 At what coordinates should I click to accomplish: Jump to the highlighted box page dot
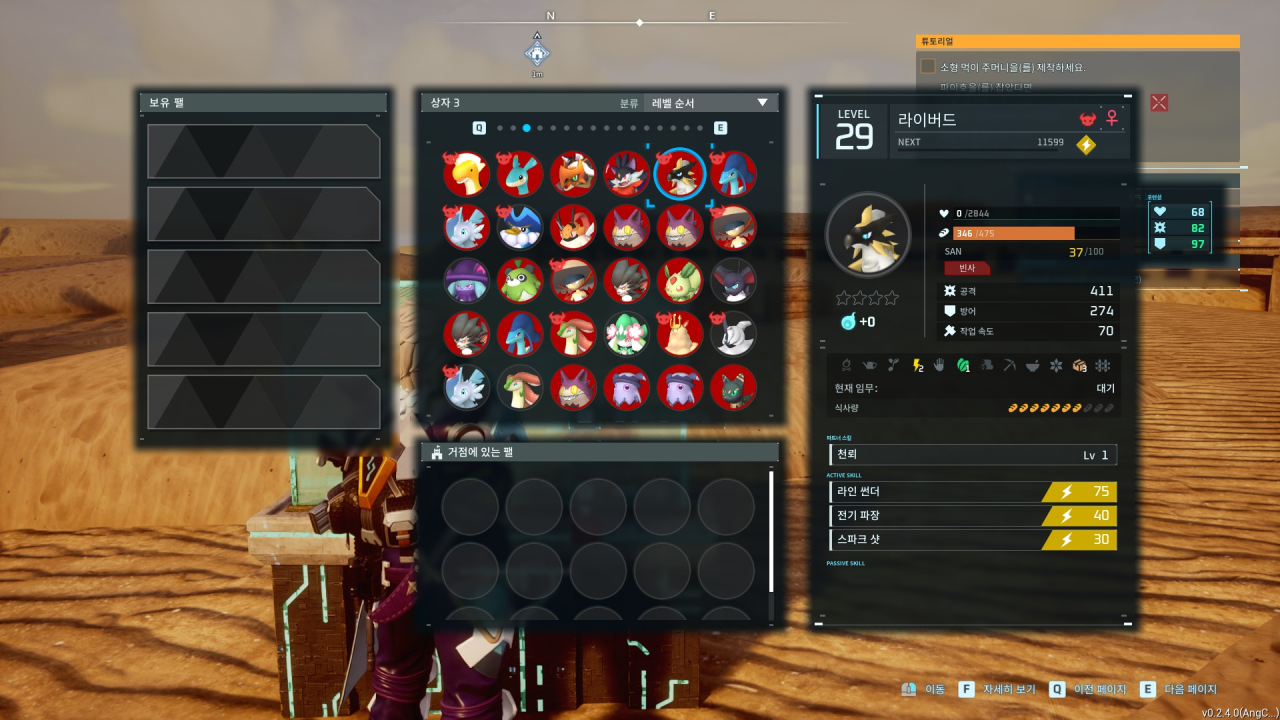(x=526, y=128)
